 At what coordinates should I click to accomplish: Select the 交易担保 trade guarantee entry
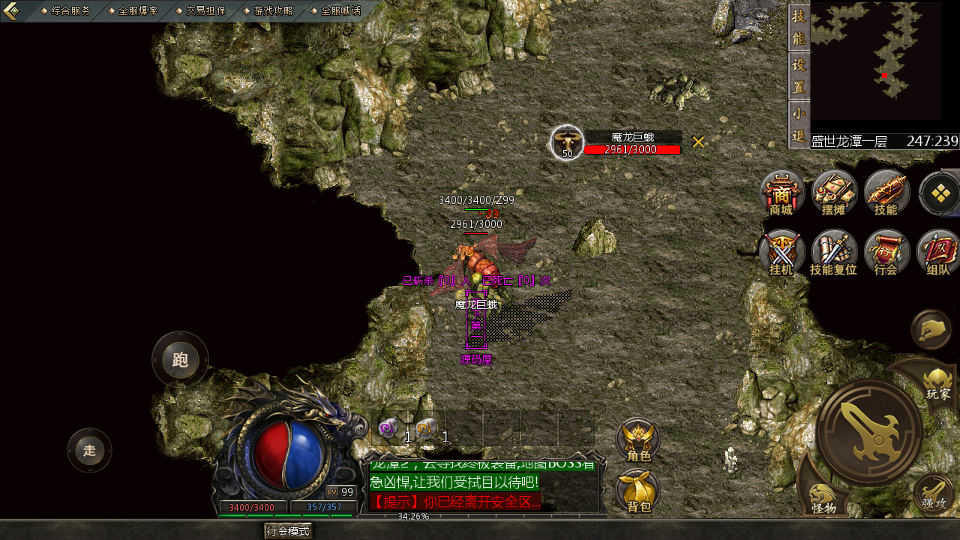(206, 10)
